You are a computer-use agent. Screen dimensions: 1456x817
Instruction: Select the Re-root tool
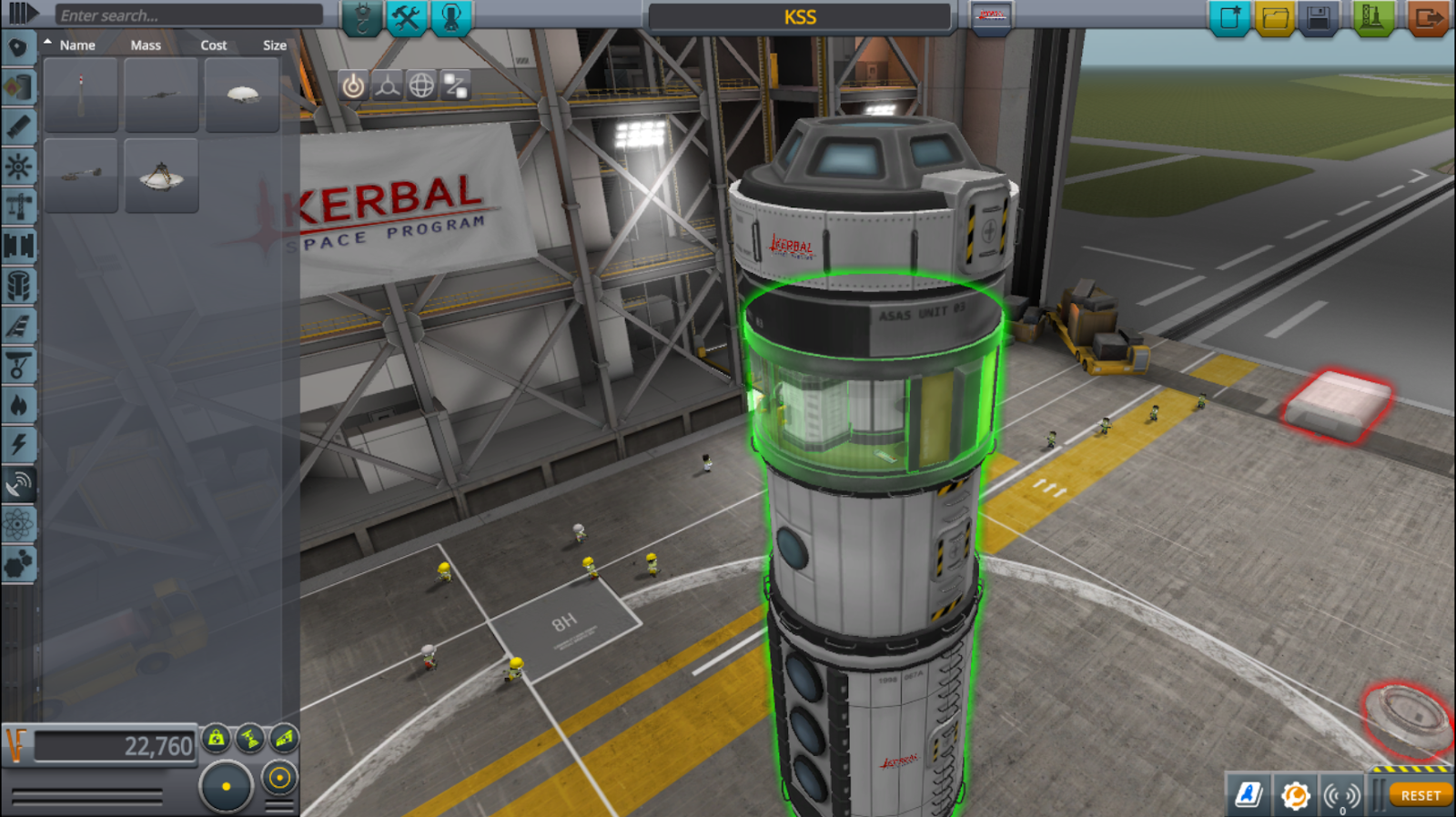pyautogui.click(x=455, y=86)
